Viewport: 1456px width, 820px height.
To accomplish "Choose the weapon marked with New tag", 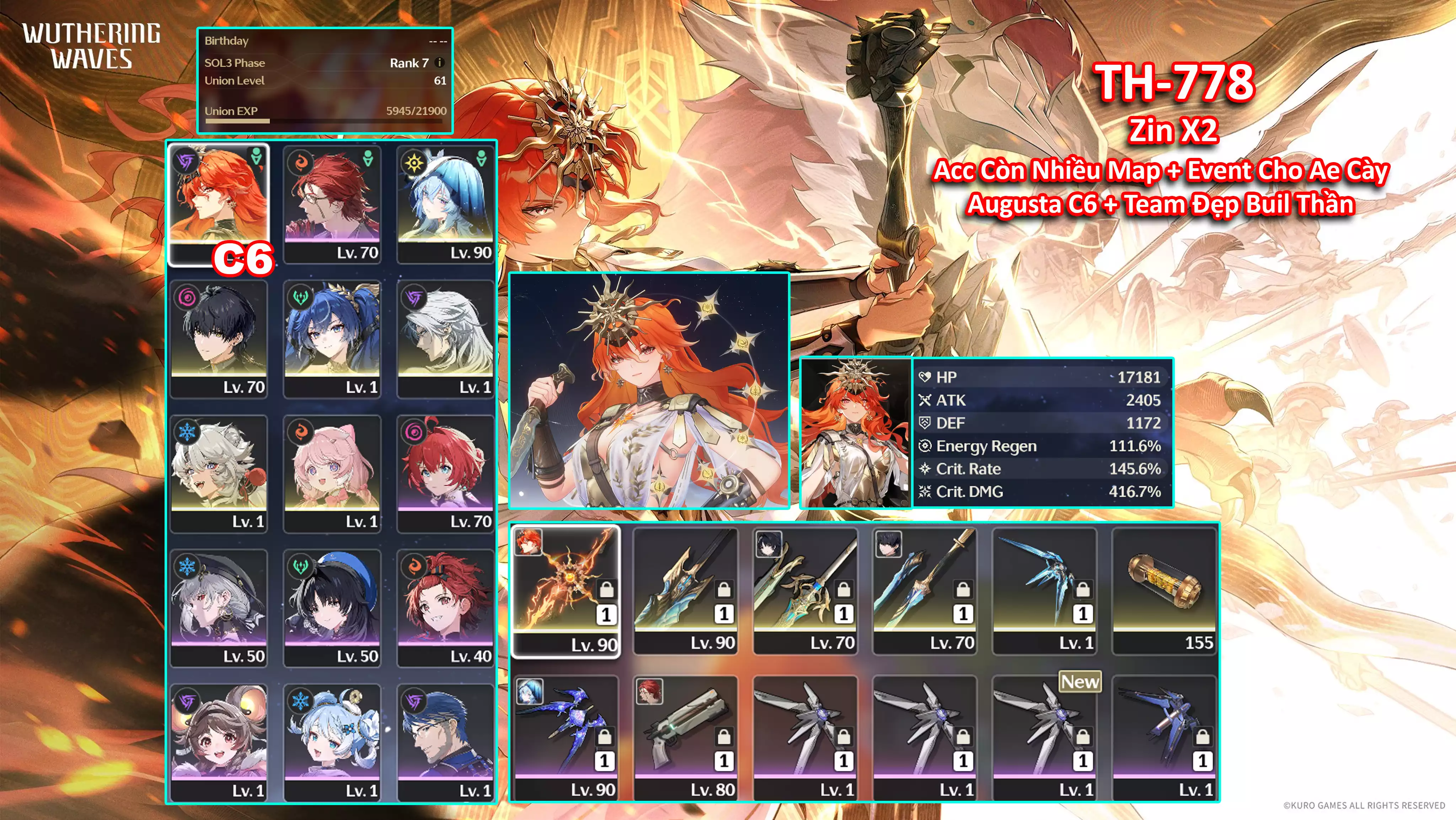I will (x=1044, y=738).
